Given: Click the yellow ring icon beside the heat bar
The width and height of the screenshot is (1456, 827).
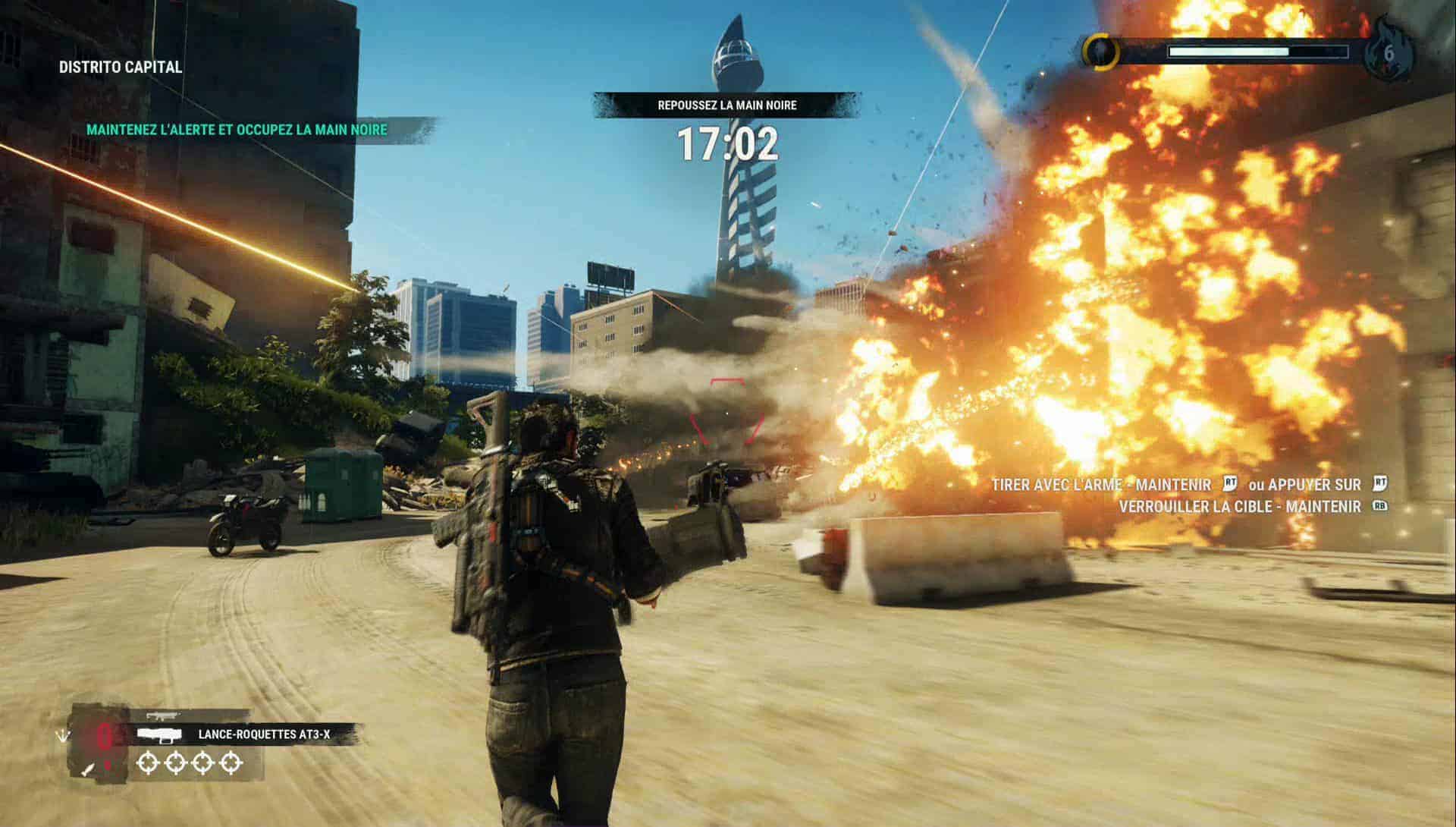Looking at the screenshot, I should [x=1101, y=52].
